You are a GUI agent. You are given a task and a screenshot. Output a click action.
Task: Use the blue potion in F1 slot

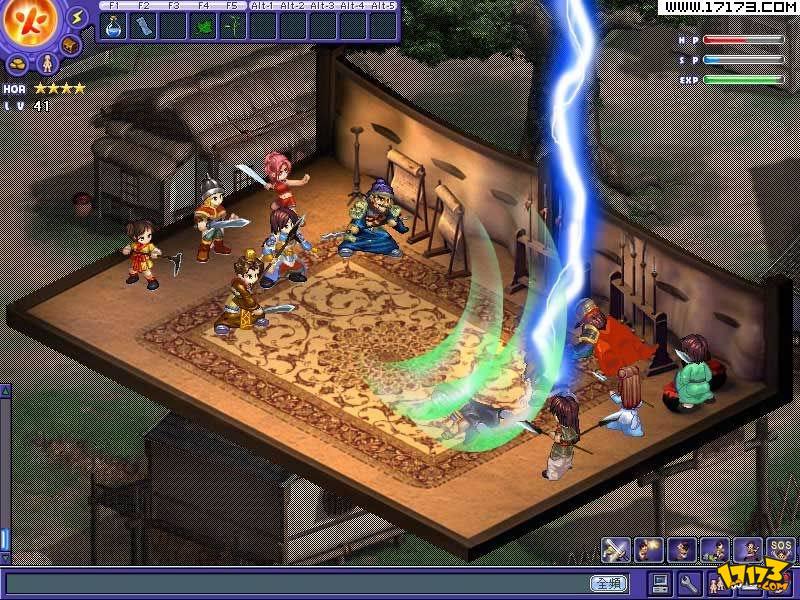(x=113, y=25)
